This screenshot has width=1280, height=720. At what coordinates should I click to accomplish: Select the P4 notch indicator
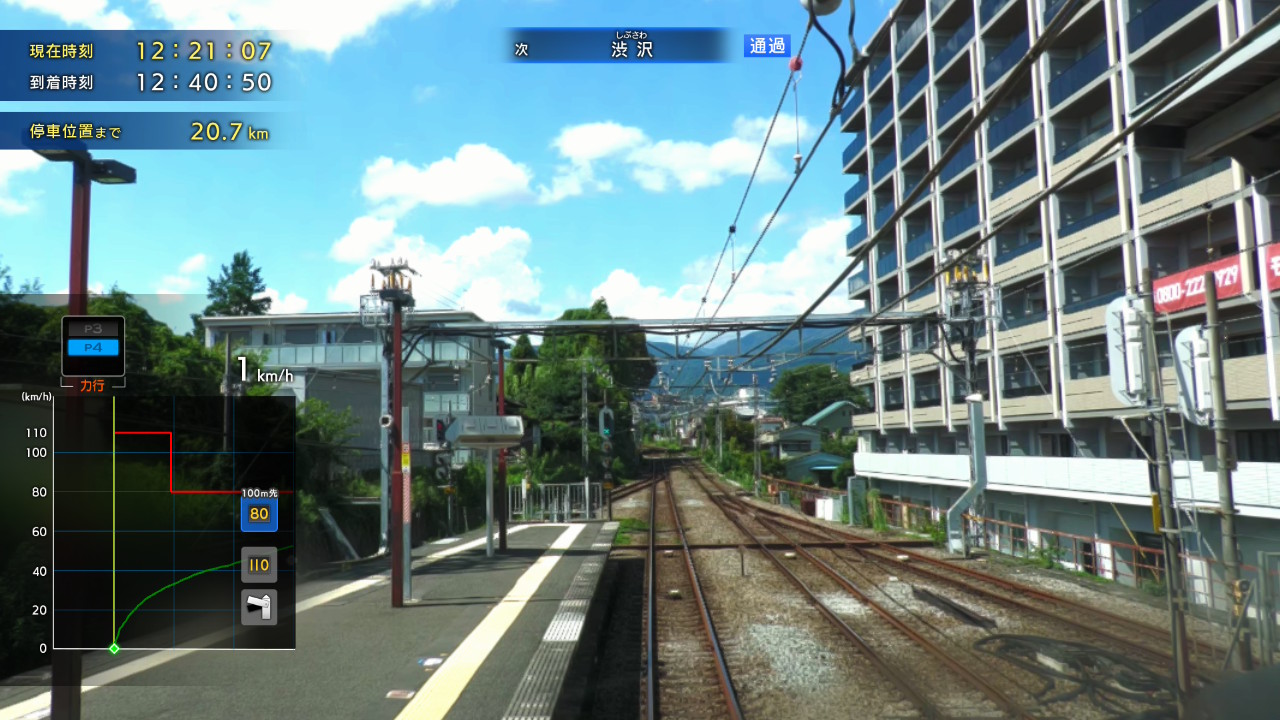[x=91, y=346]
